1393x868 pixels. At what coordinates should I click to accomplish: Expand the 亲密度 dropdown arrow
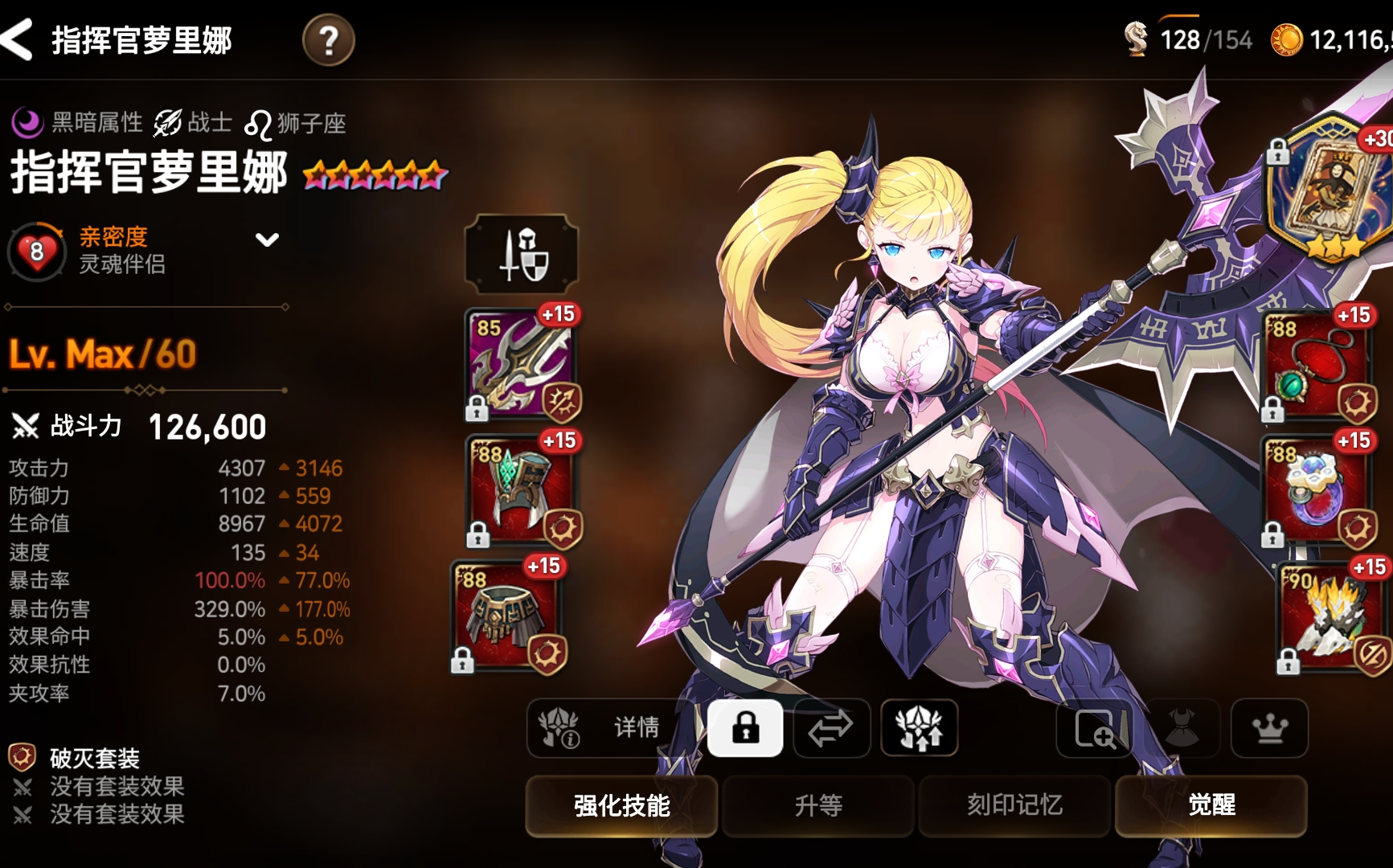point(267,240)
